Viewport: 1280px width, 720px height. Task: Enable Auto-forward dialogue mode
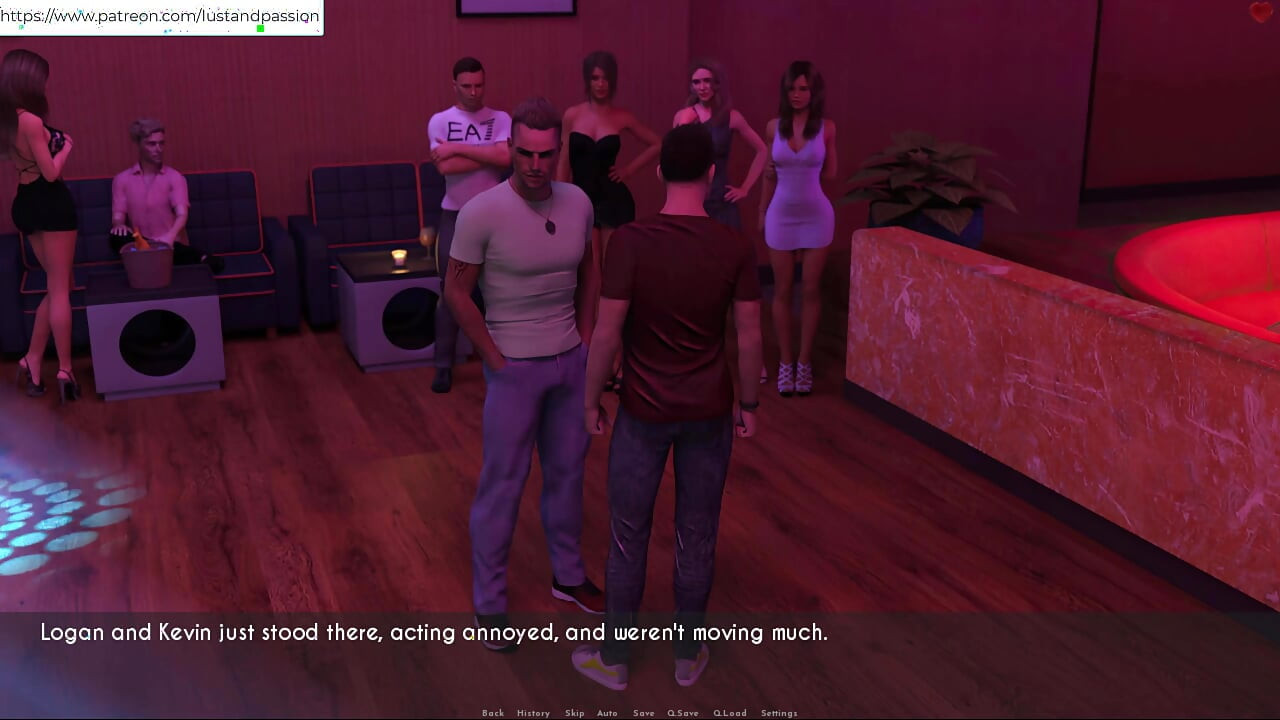click(x=608, y=712)
